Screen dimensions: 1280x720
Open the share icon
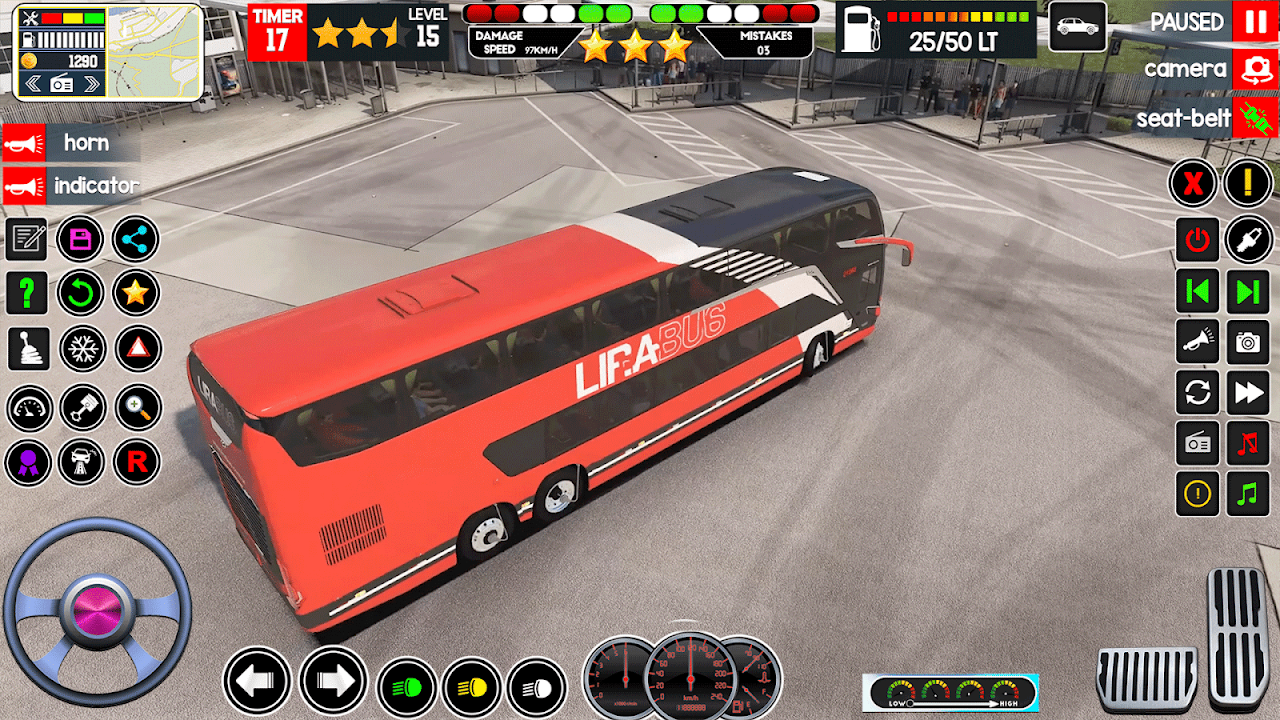pyautogui.click(x=135, y=239)
